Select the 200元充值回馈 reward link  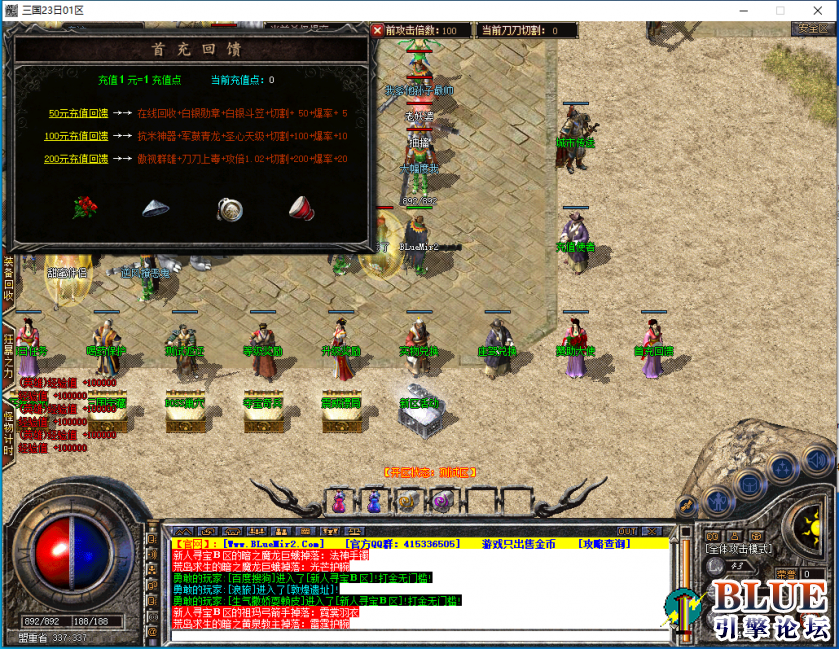pyautogui.click(x=76, y=159)
